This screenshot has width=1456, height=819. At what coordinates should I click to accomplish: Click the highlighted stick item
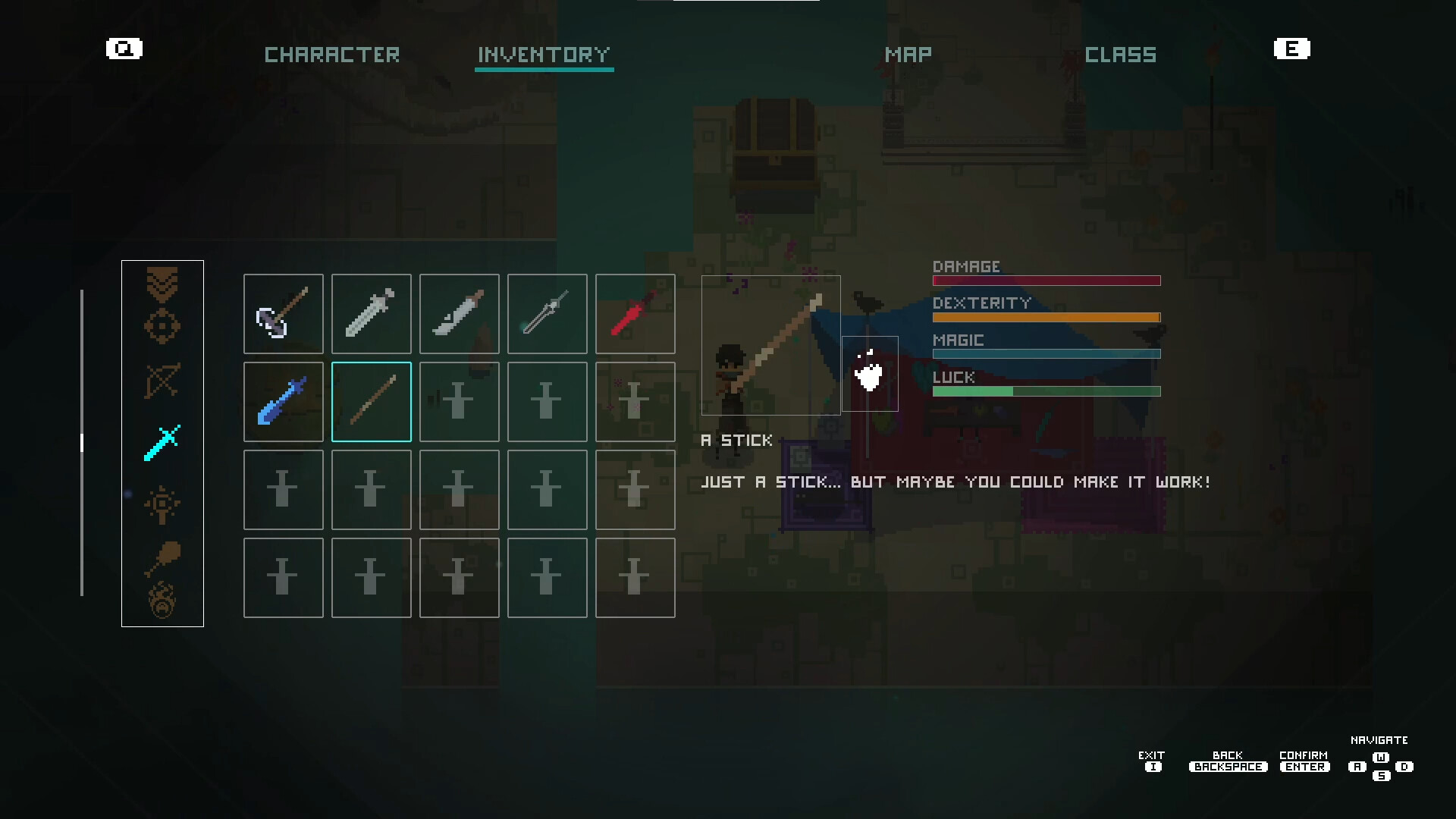[x=371, y=402]
